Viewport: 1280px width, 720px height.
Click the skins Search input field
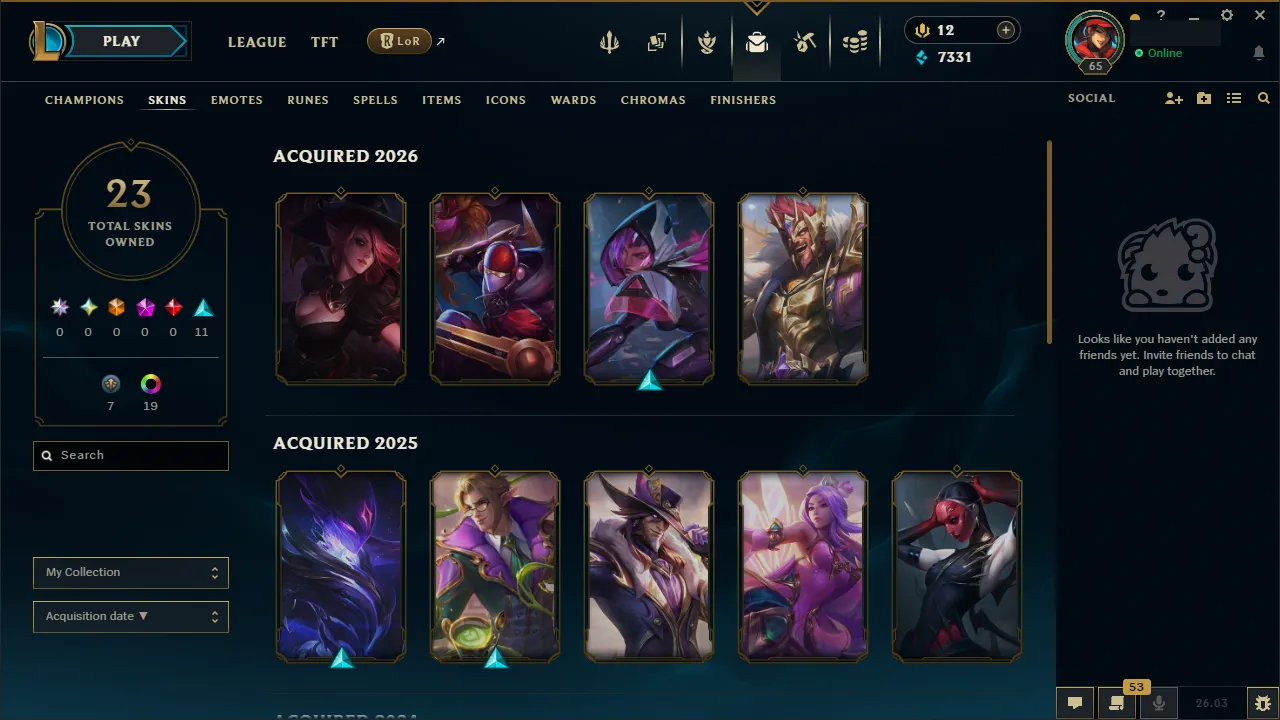coord(130,455)
